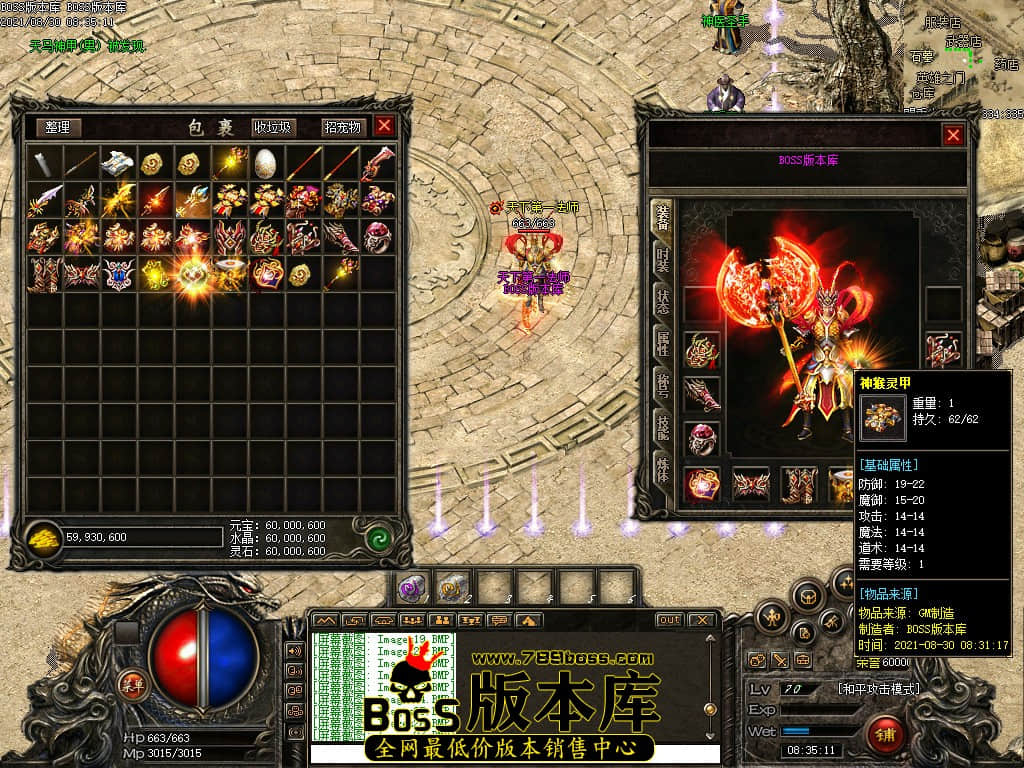Screen dimensions: 1024x768
Task: Click the 整理 sort button in the bag
Action: pos(57,127)
